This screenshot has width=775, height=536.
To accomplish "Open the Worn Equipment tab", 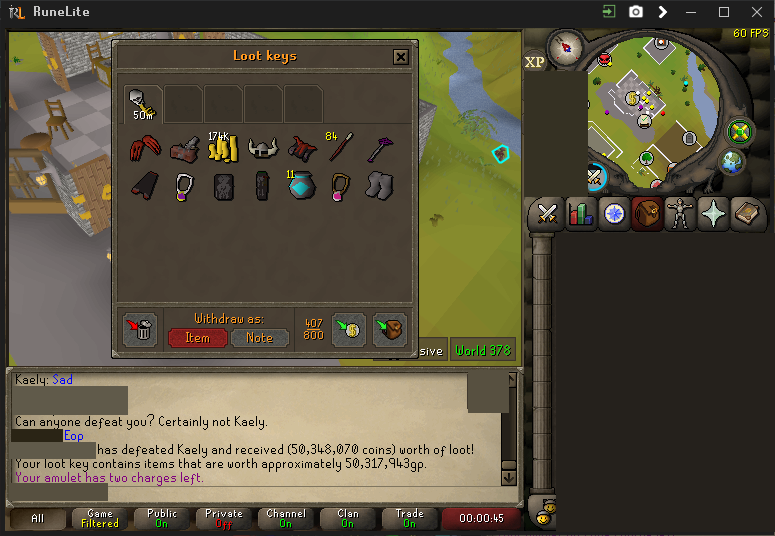I will [679, 214].
